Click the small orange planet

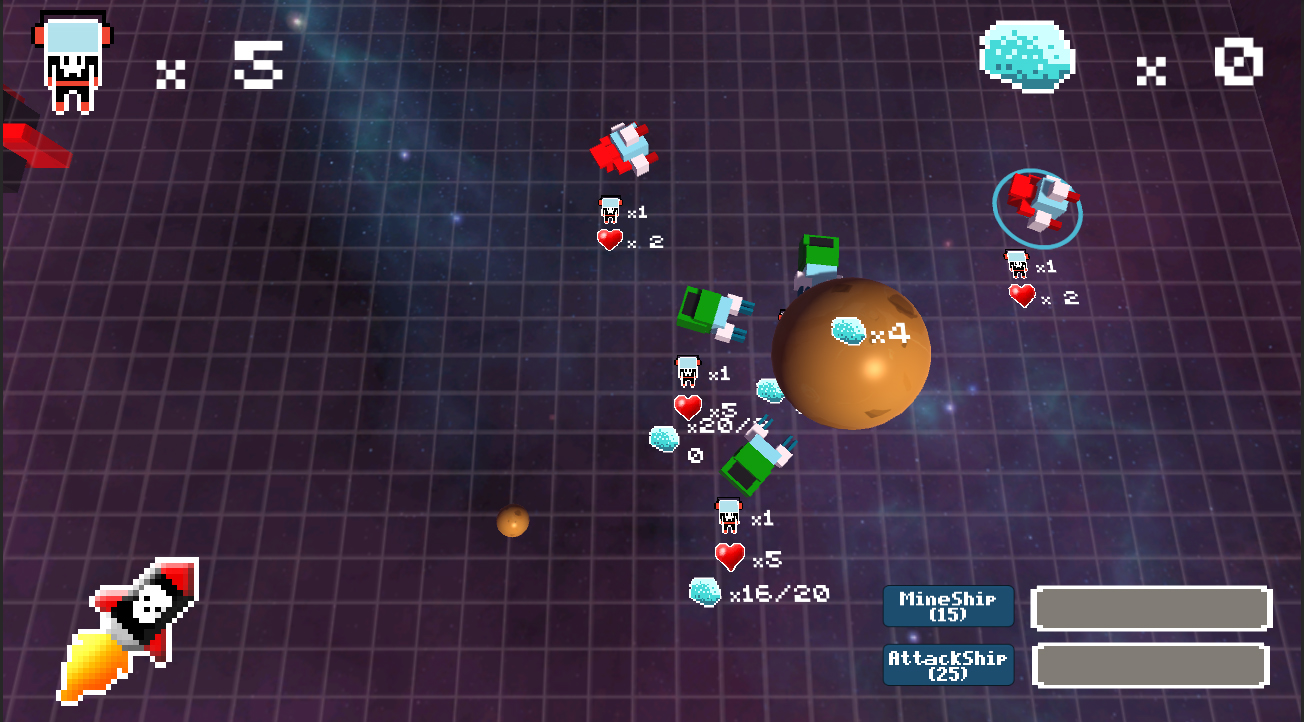512,522
